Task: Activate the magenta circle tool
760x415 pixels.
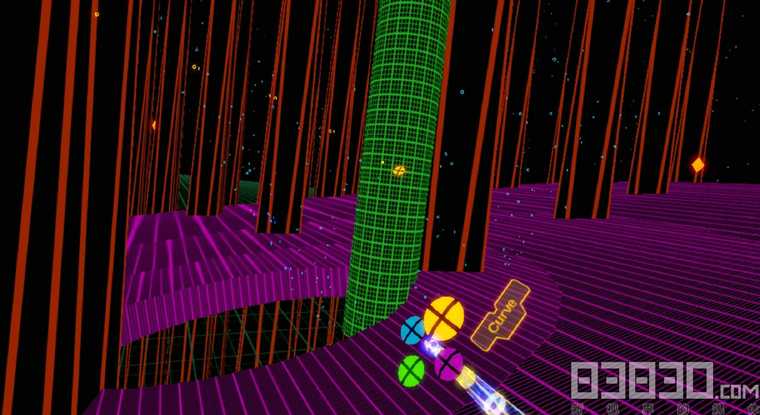Action: pos(447,364)
